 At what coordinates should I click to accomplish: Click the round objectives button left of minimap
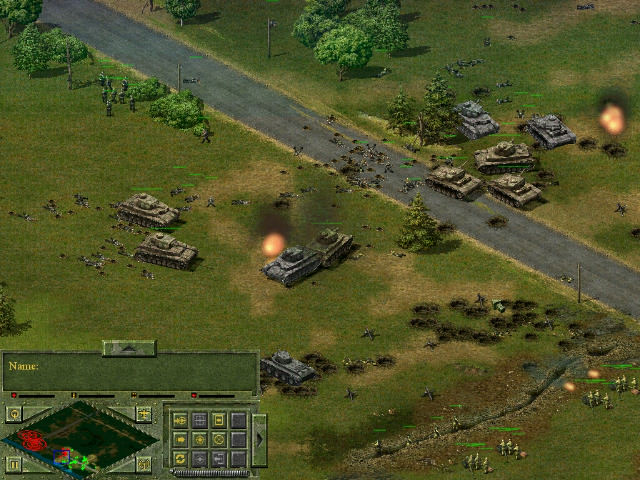15,414
